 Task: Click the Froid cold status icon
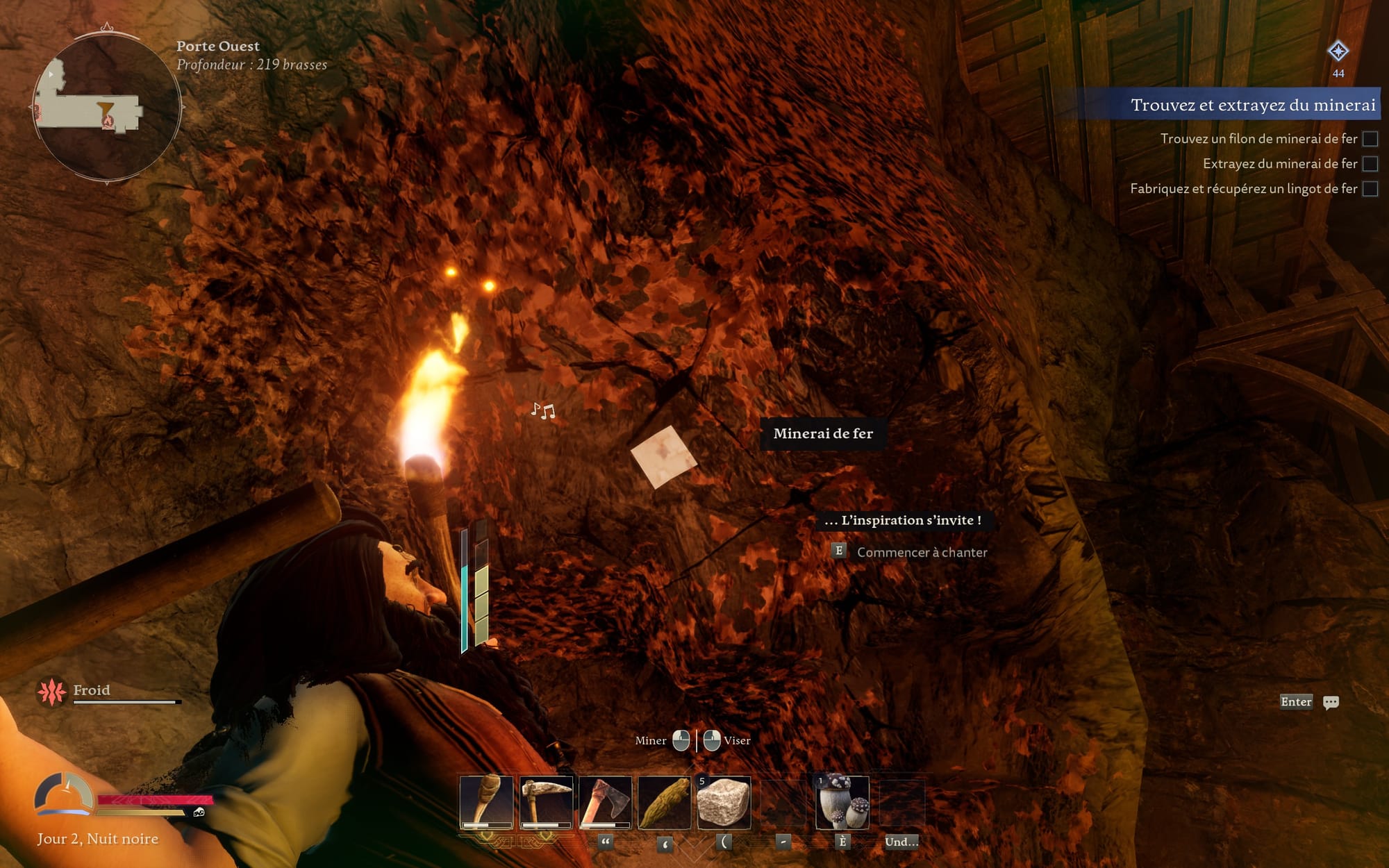pos(51,692)
